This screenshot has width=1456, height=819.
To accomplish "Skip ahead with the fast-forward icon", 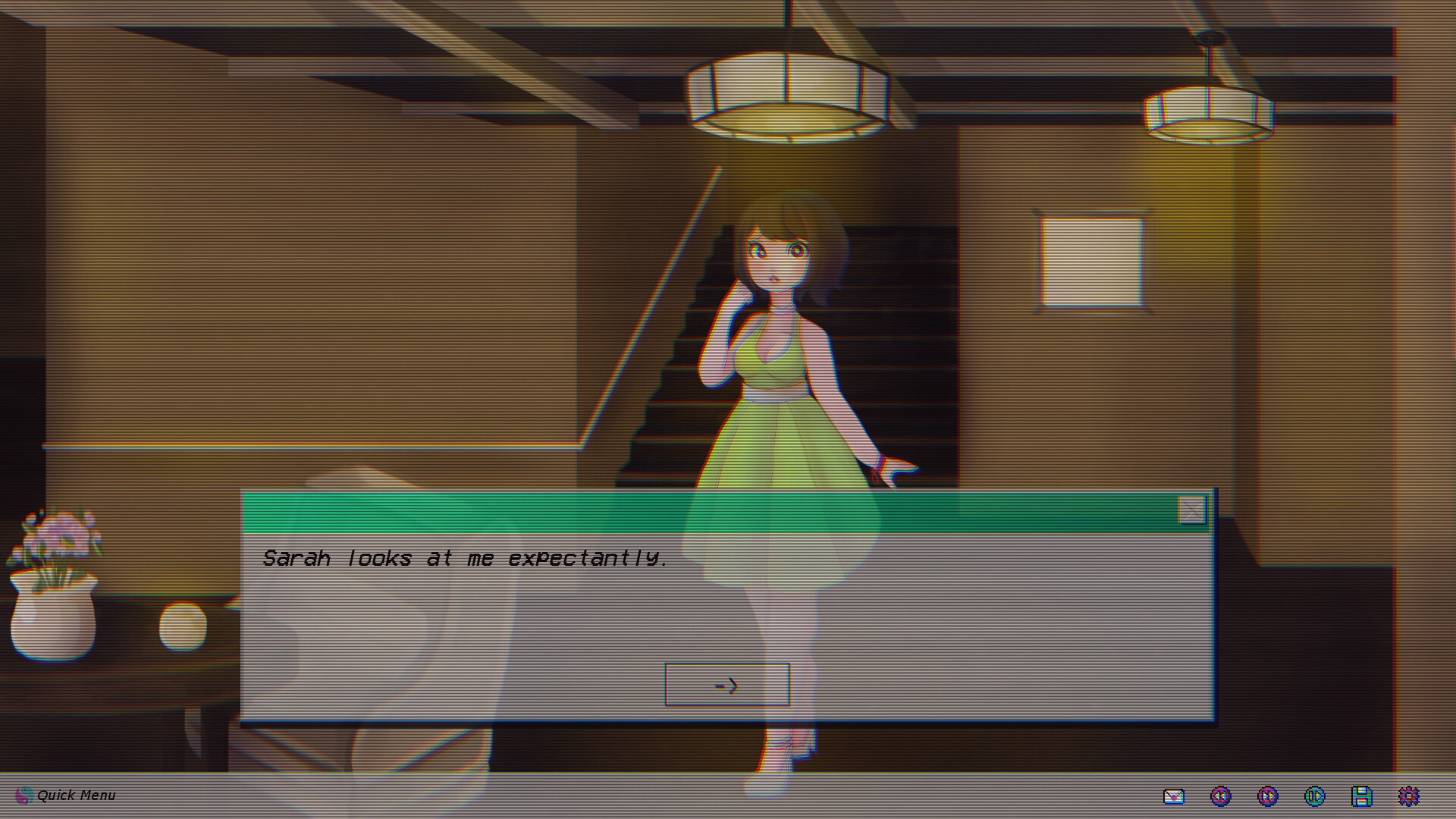I will pyautogui.click(x=1269, y=795).
